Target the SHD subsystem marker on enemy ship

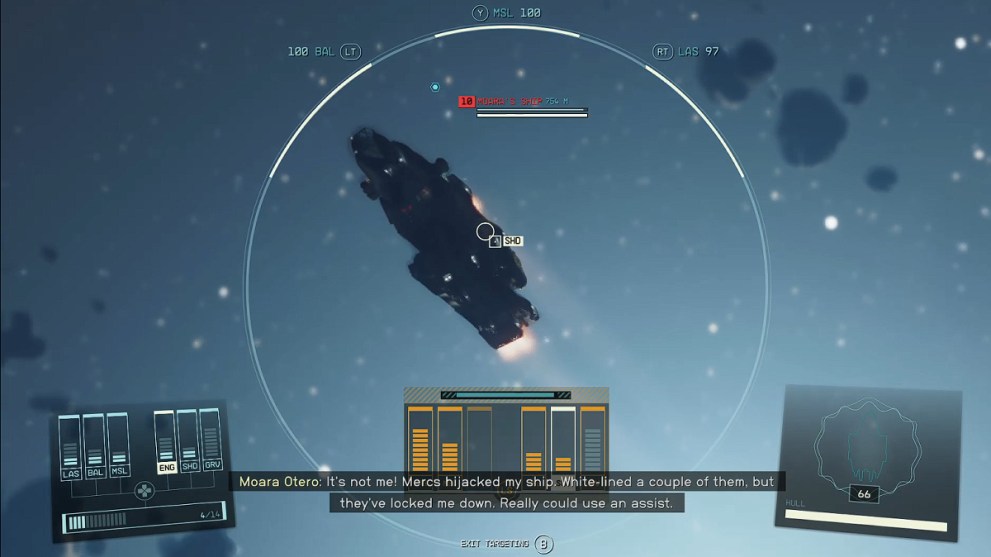[512, 241]
